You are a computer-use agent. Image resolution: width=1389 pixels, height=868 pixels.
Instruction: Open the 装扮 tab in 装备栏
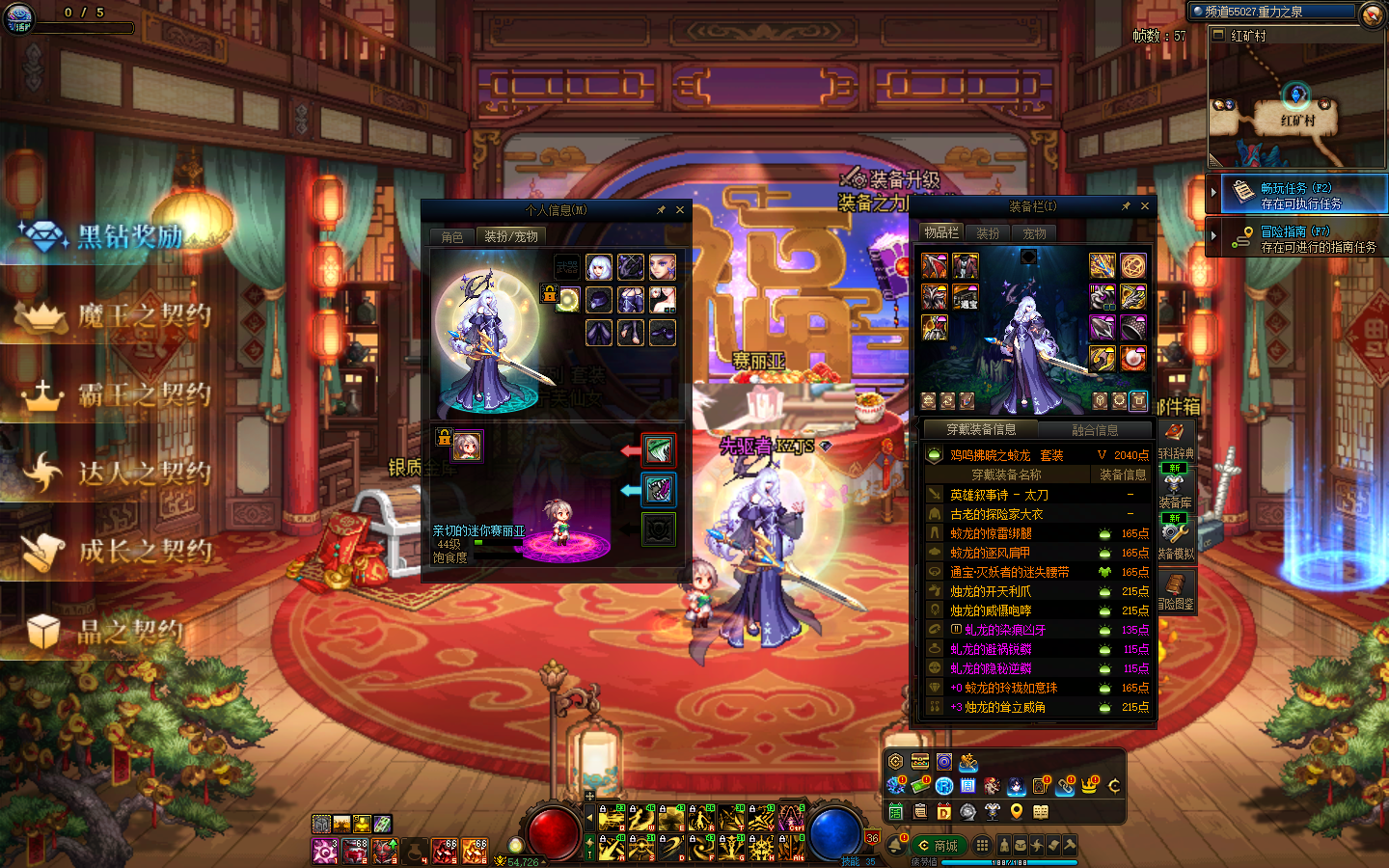[x=988, y=233]
